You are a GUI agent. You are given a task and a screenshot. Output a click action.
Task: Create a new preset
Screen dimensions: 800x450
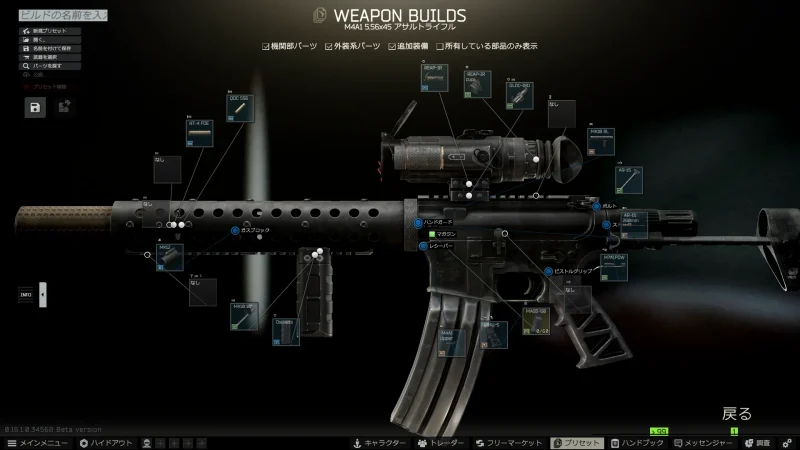[47, 32]
